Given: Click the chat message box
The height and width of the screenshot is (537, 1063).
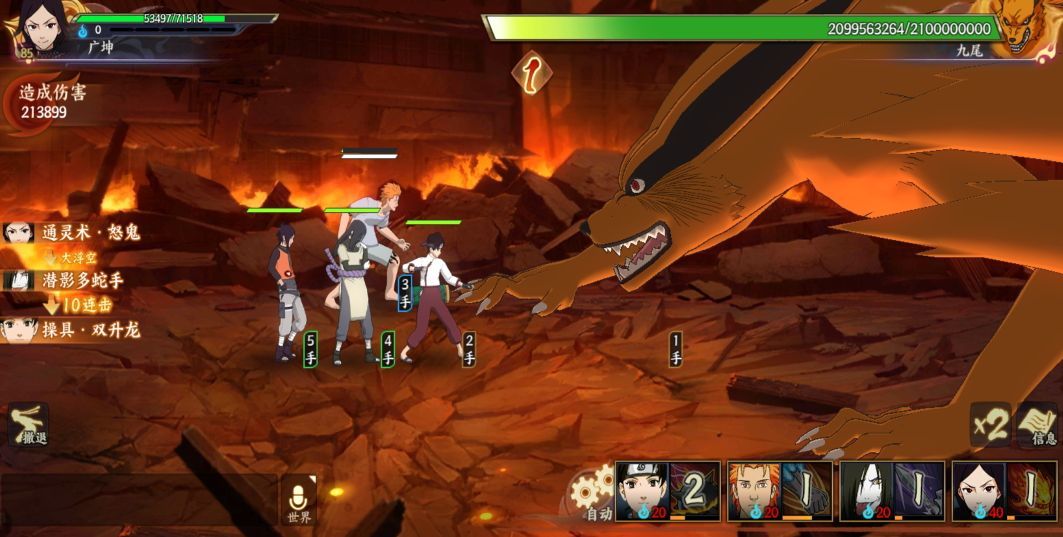Looking at the screenshot, I should coord(138,498).
